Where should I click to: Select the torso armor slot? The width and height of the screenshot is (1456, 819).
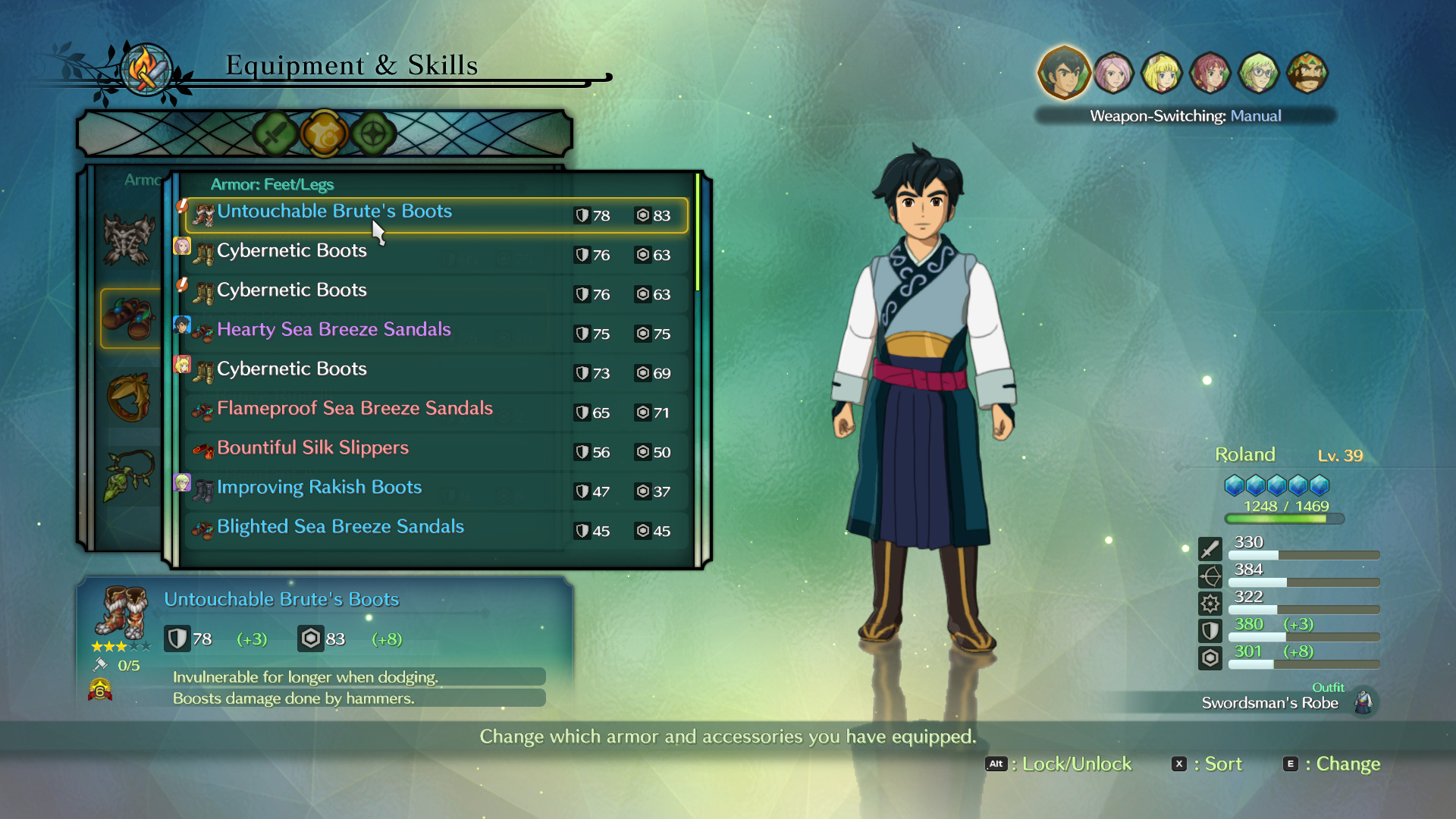click(x=129, y=240)
